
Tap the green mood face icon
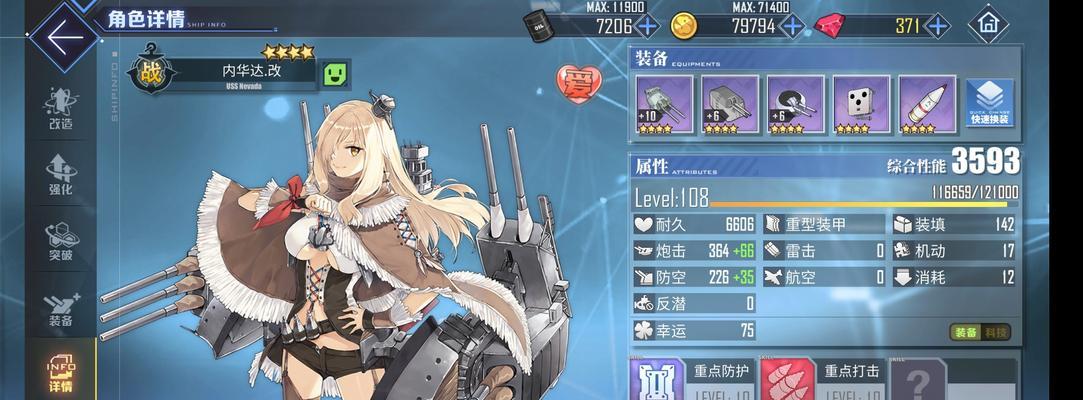click(x=334, y=73)
